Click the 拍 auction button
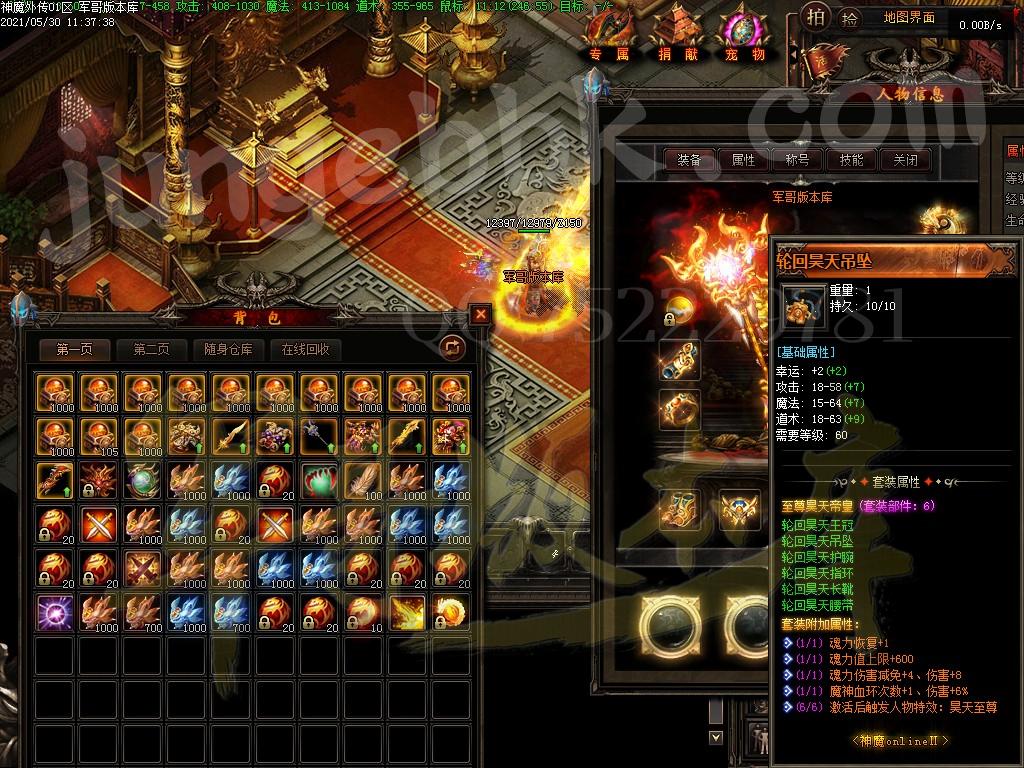The height and width of the screenshot is (768, 1024). tap(816, 18)
